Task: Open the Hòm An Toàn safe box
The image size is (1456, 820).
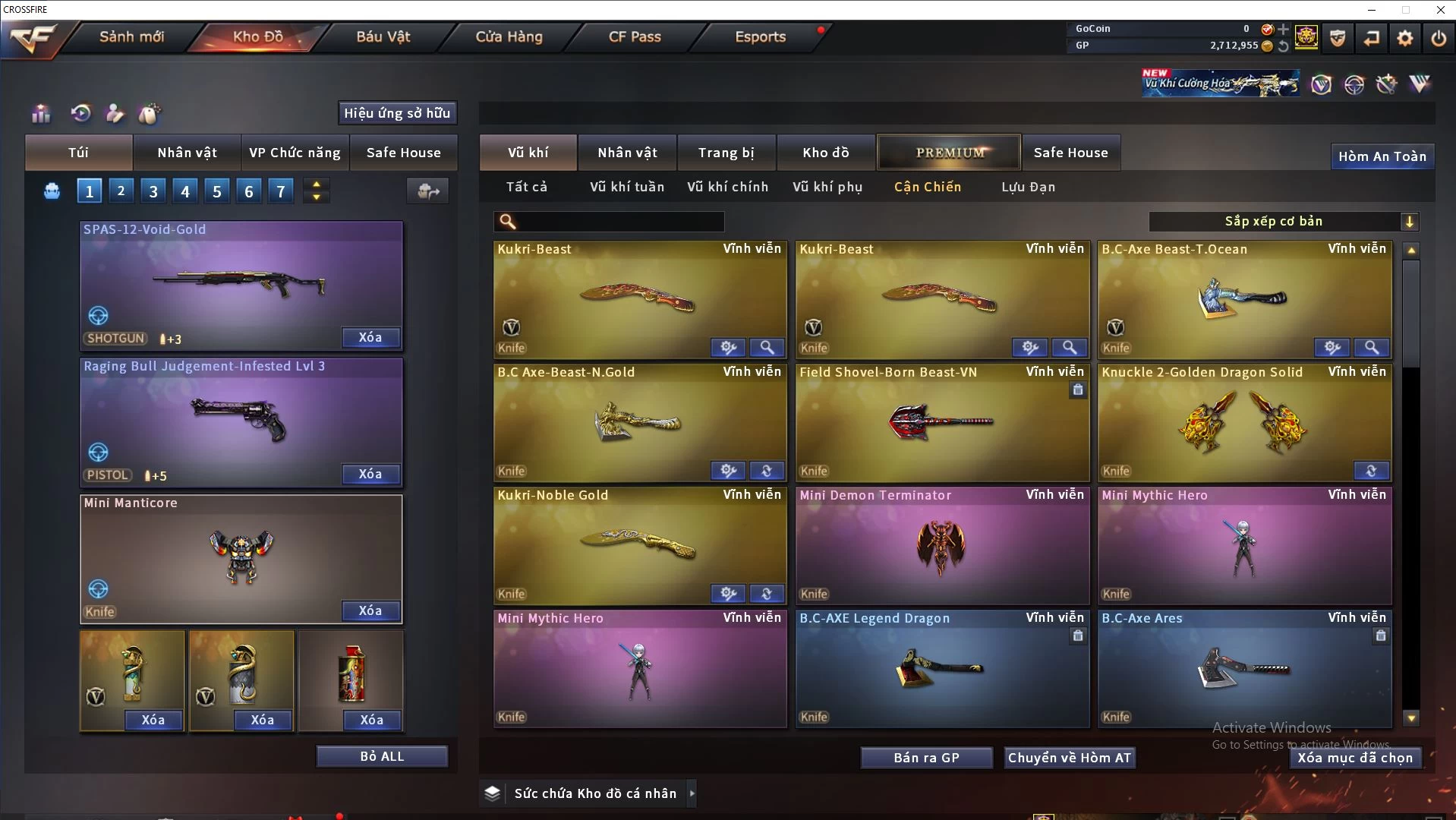Action: click(1382, 156)
